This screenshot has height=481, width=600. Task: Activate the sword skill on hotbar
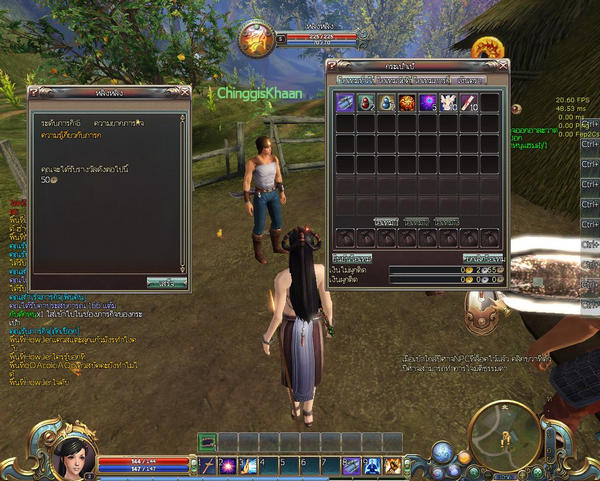(x=207, y=465)
